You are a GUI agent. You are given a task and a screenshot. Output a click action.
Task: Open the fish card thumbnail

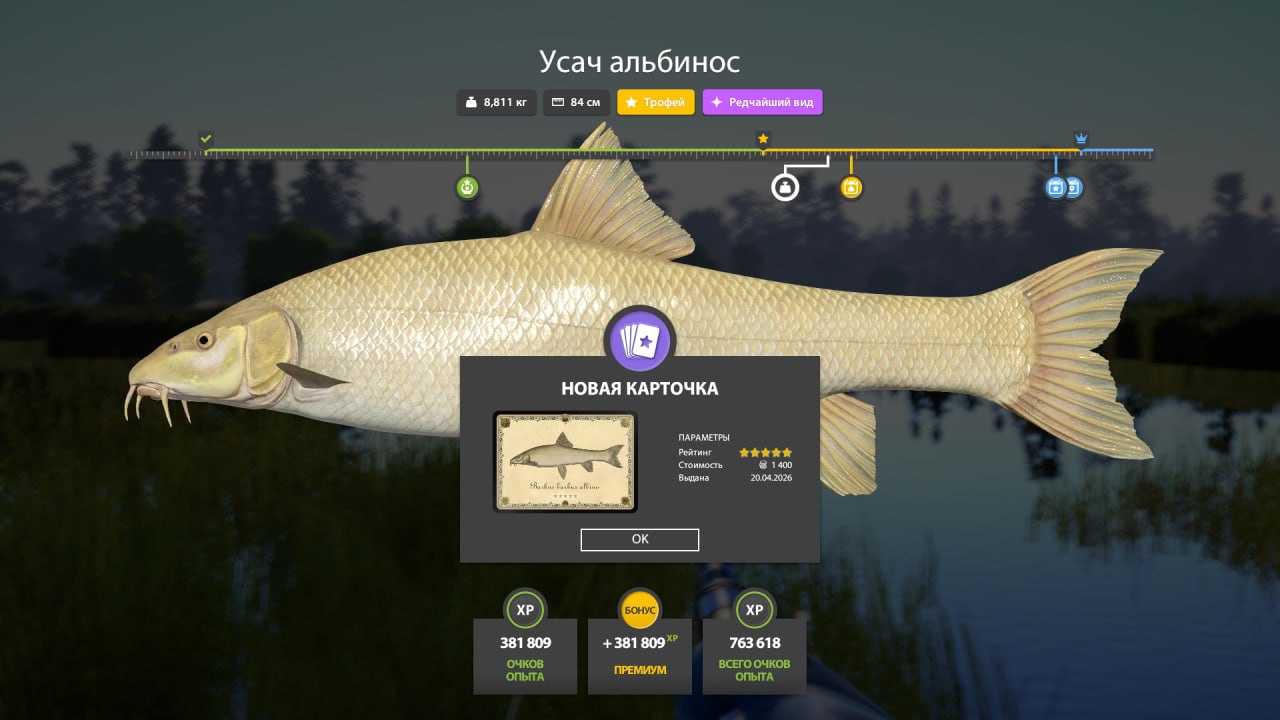click(563, 461)
